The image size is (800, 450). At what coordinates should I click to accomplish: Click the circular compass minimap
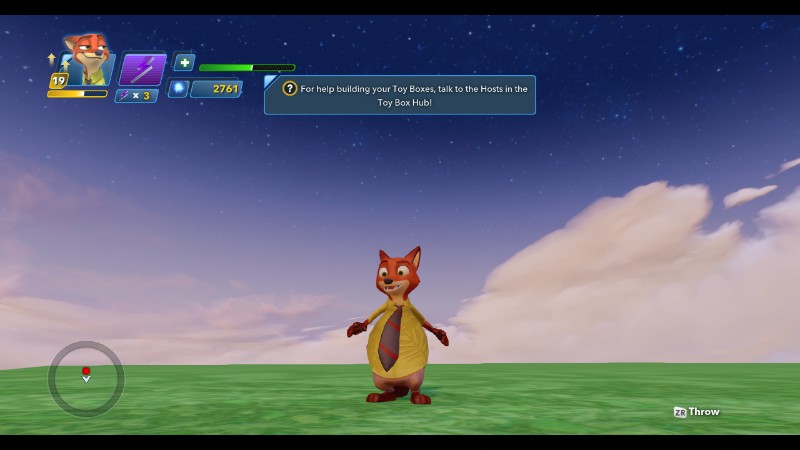click(x=86, y=378)
